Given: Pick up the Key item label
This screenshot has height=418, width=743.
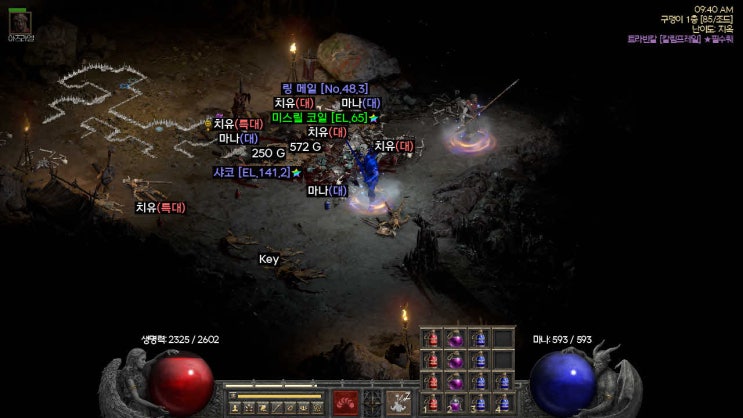Looking at the screenshot, I should pos(268,259).
